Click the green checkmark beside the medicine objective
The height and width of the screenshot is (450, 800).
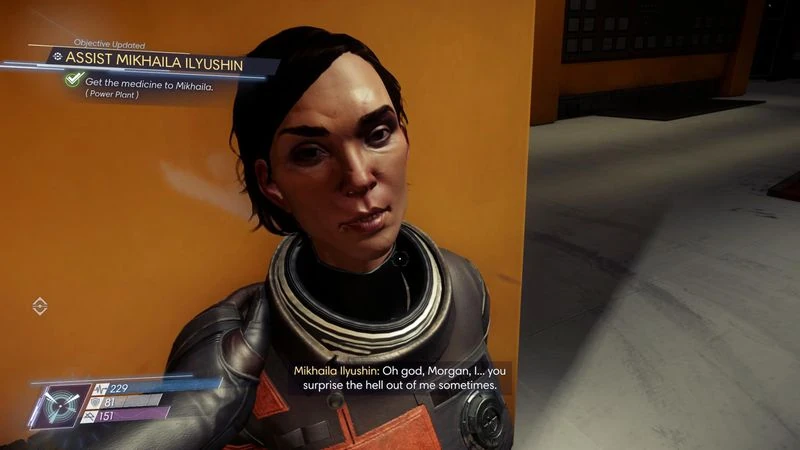click(73, 80)
